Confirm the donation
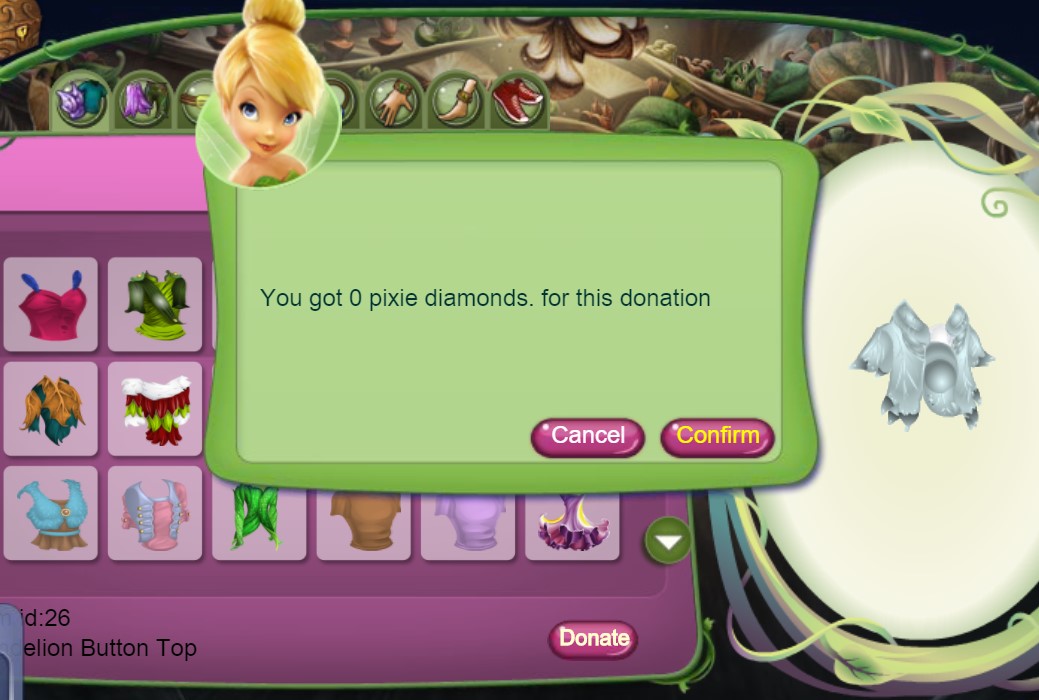 717,436
